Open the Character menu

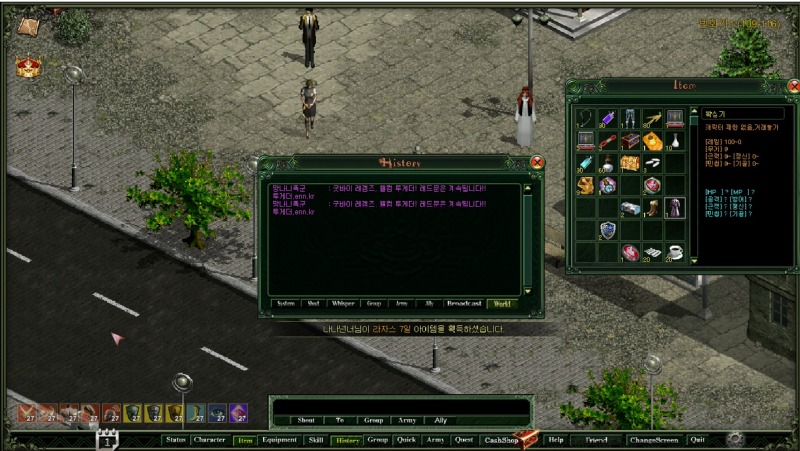(209, 439)
